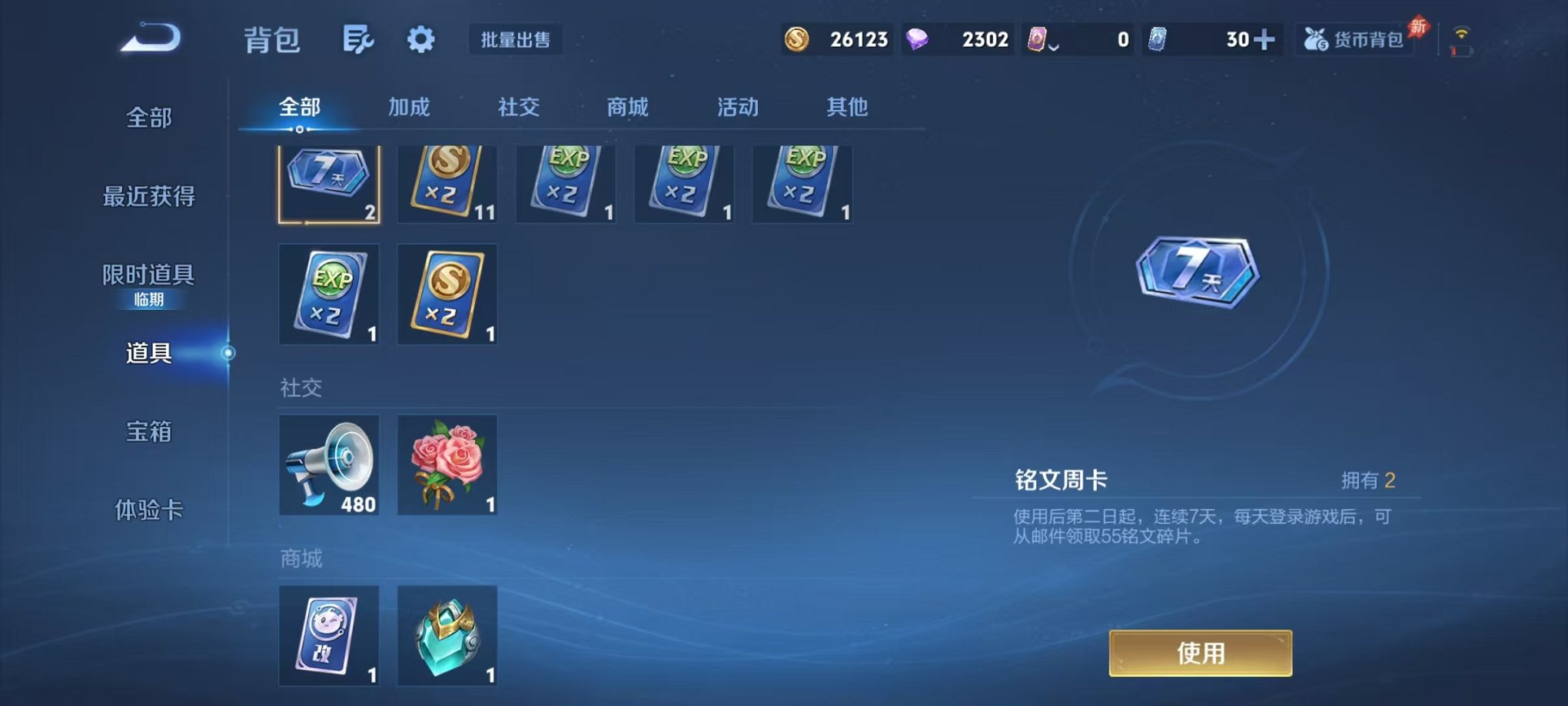This screenshot has height=706, width=1568.
Task: Expand the 限时道具 临期 sidebar section
Action: 150,281
